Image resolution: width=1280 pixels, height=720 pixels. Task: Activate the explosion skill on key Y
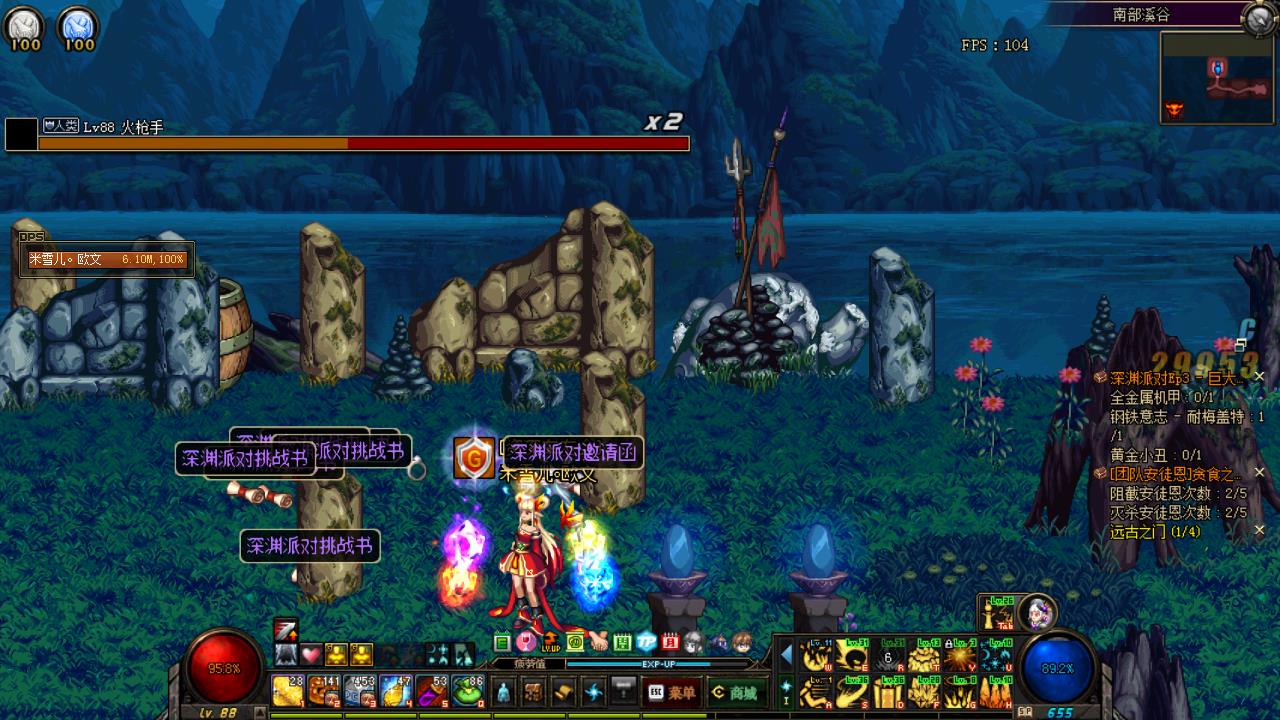[961, 656]
